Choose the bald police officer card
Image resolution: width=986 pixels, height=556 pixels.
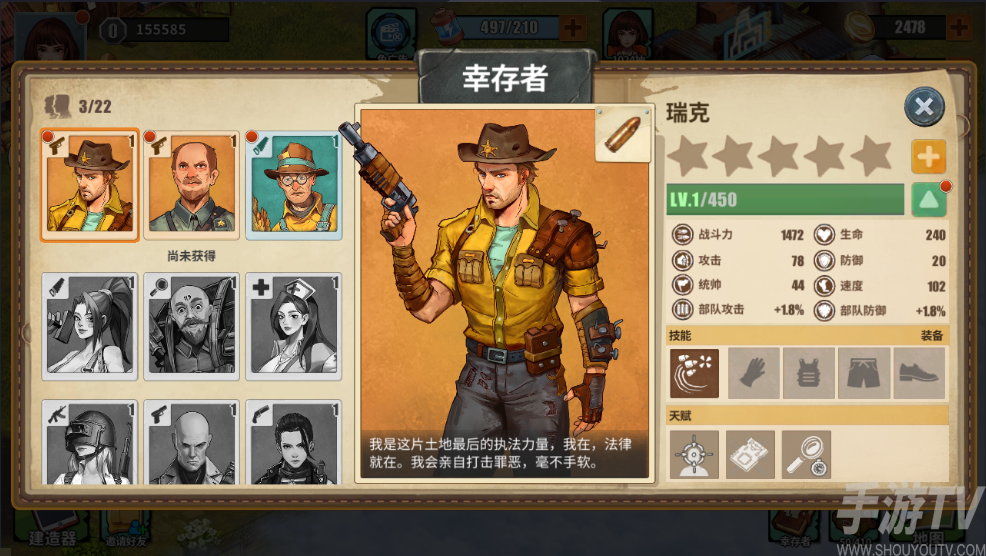pos(192,185)
